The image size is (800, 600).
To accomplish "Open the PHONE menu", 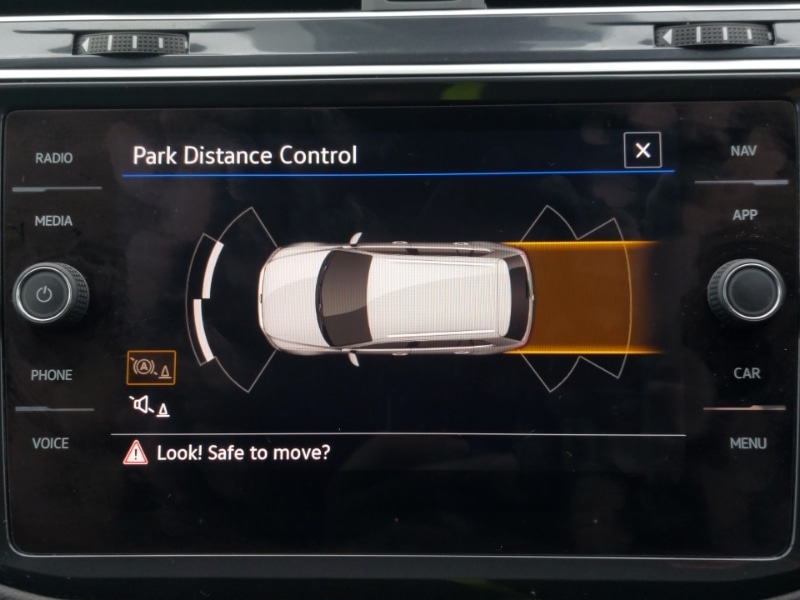I will pos(52,375).
